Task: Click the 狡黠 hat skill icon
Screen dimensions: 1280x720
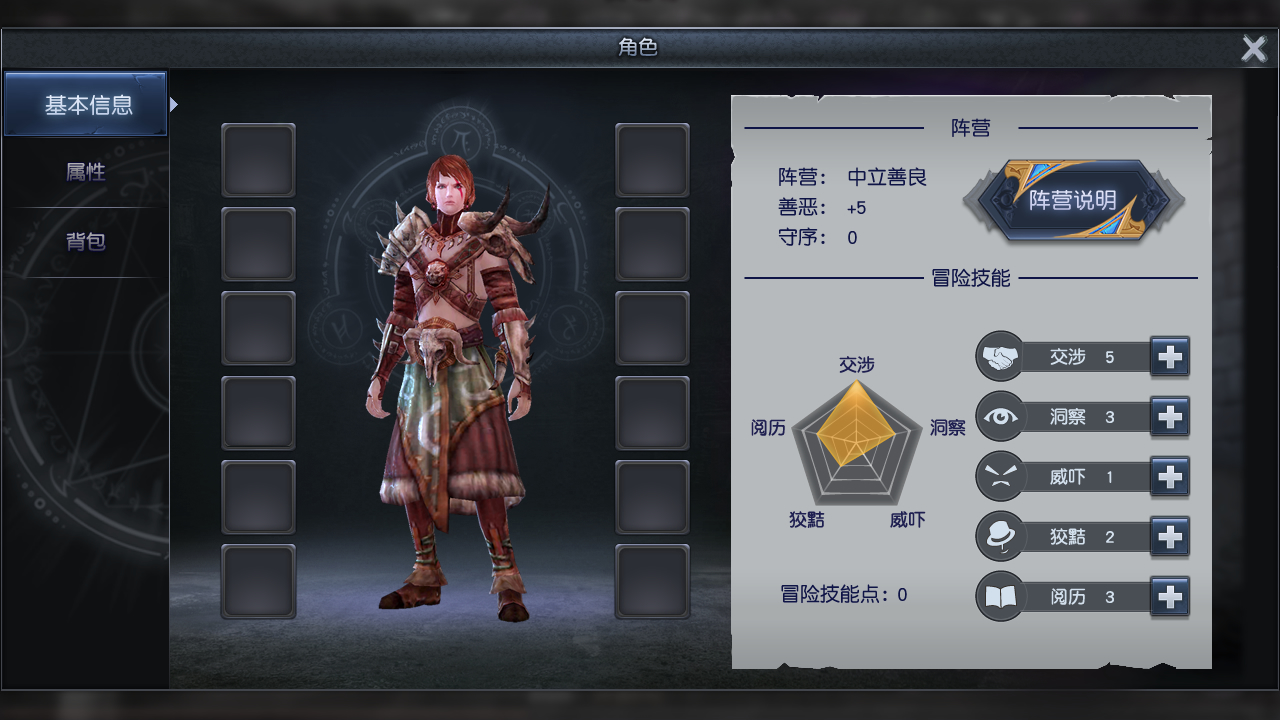Action: pyautogui.click(x=999, y=536)
